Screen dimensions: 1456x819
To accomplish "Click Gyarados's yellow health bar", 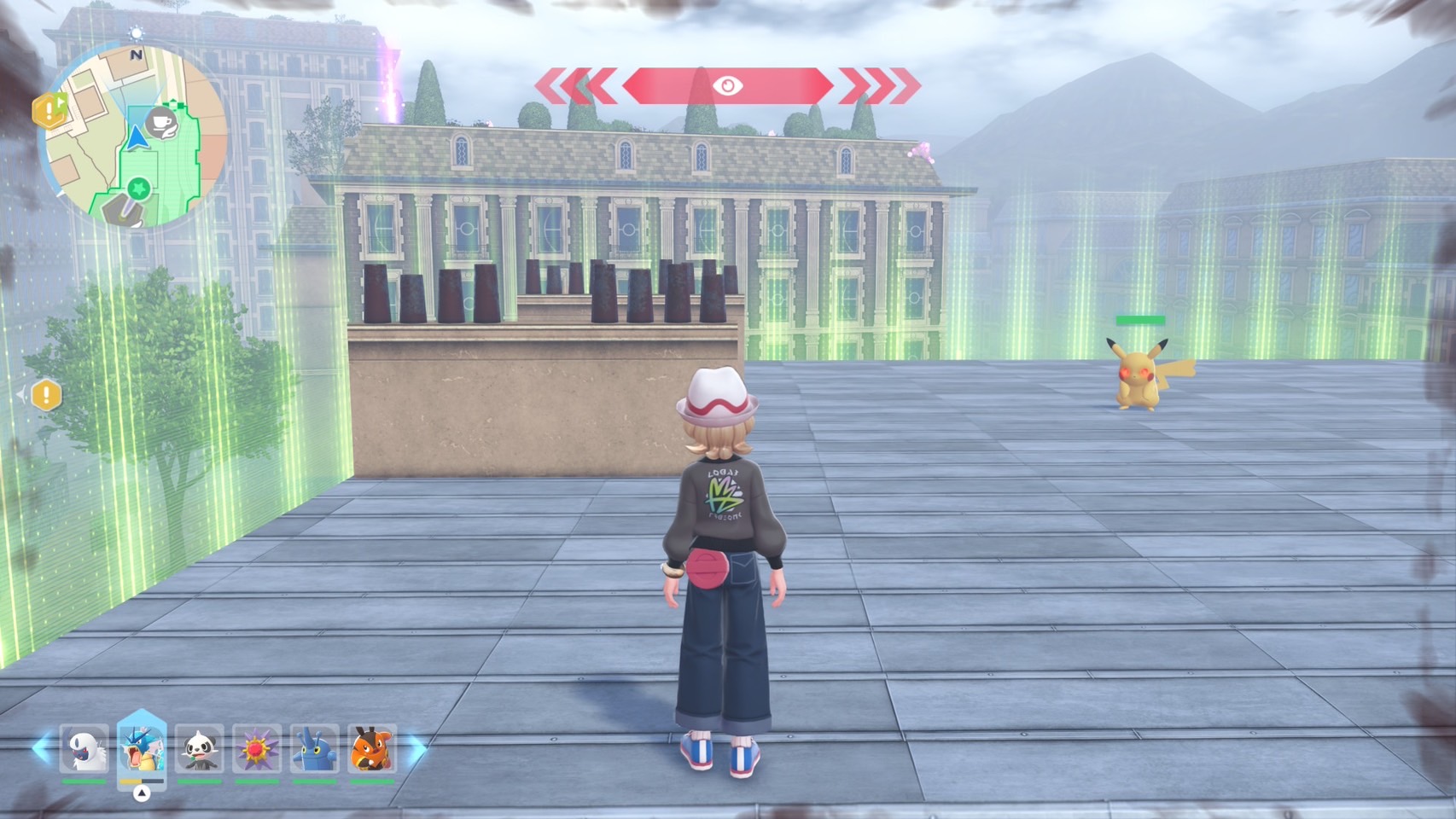I will point(128,781).
